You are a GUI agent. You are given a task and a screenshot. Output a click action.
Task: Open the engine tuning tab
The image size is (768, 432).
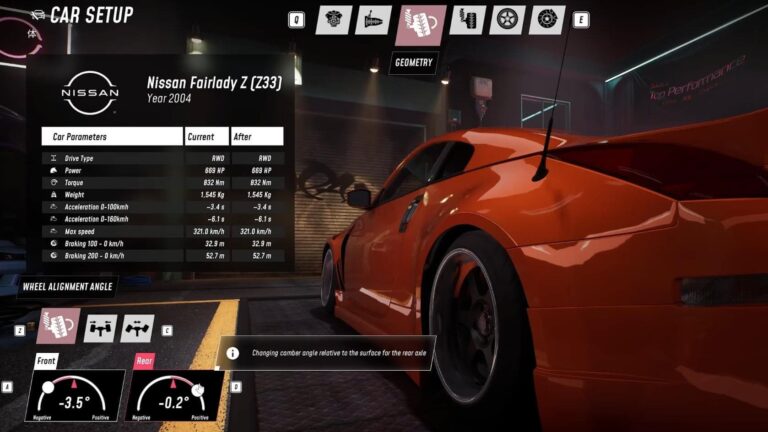coord(333,20)
